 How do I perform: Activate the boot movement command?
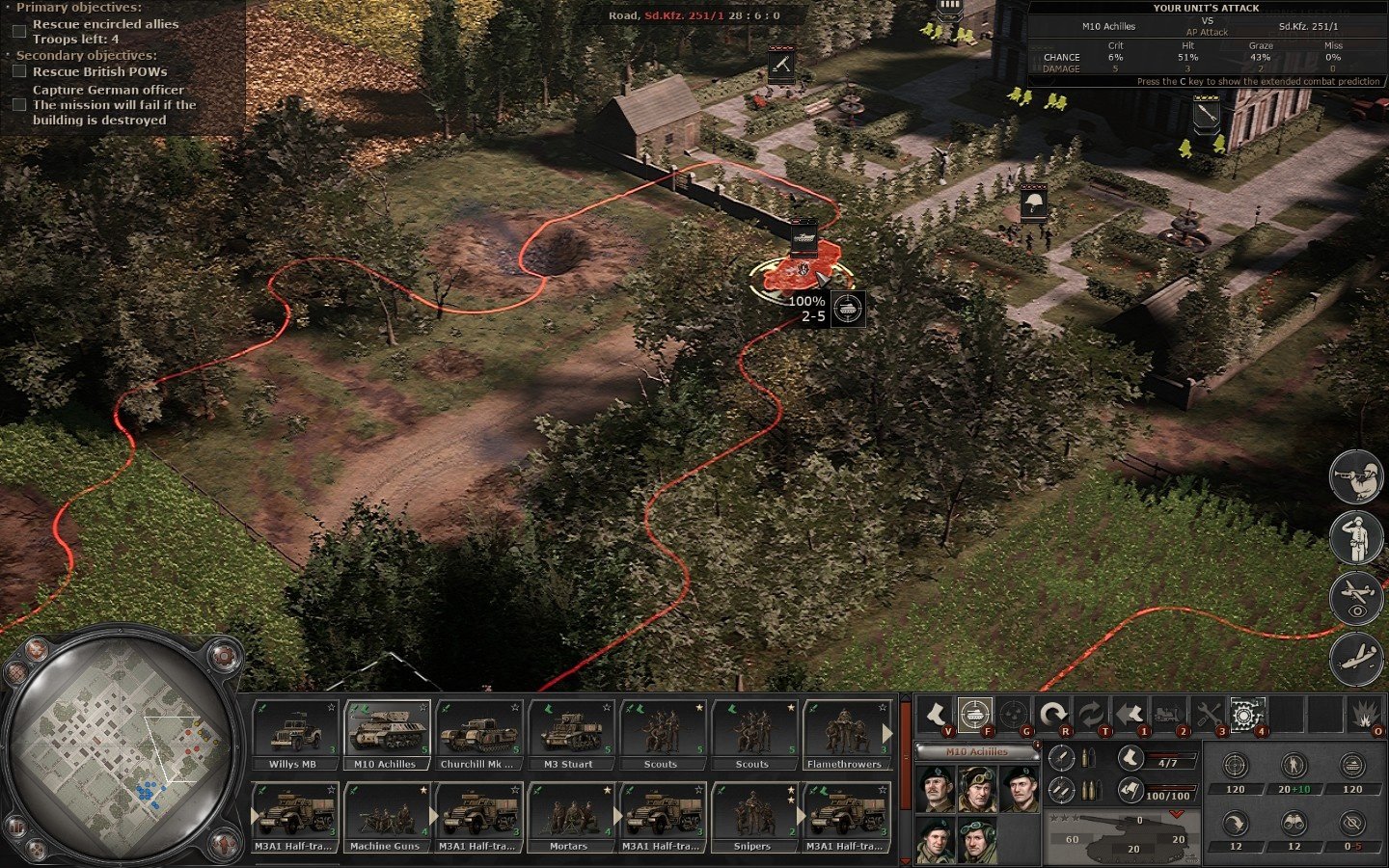click(x=935, y=715)
